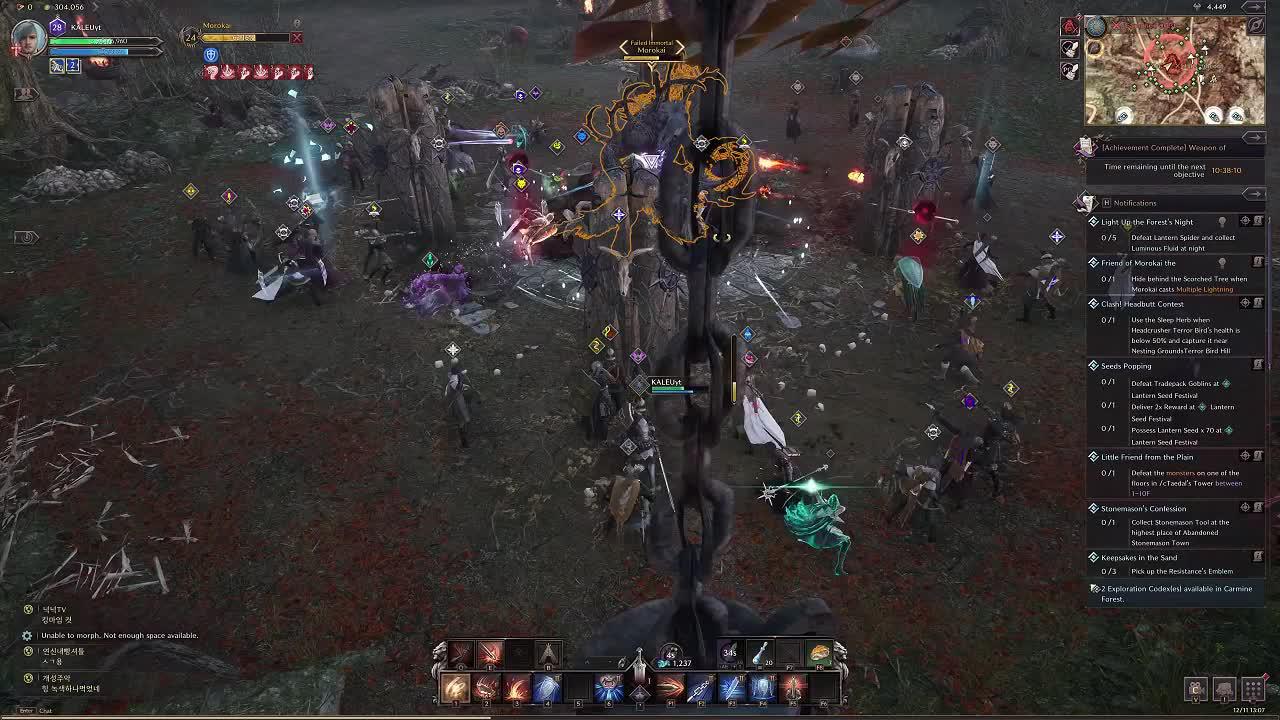This screenshot has height=720, width=1280.
Task: Select the tent skill icon on the hotbar
Action: [x=547, y=653]
